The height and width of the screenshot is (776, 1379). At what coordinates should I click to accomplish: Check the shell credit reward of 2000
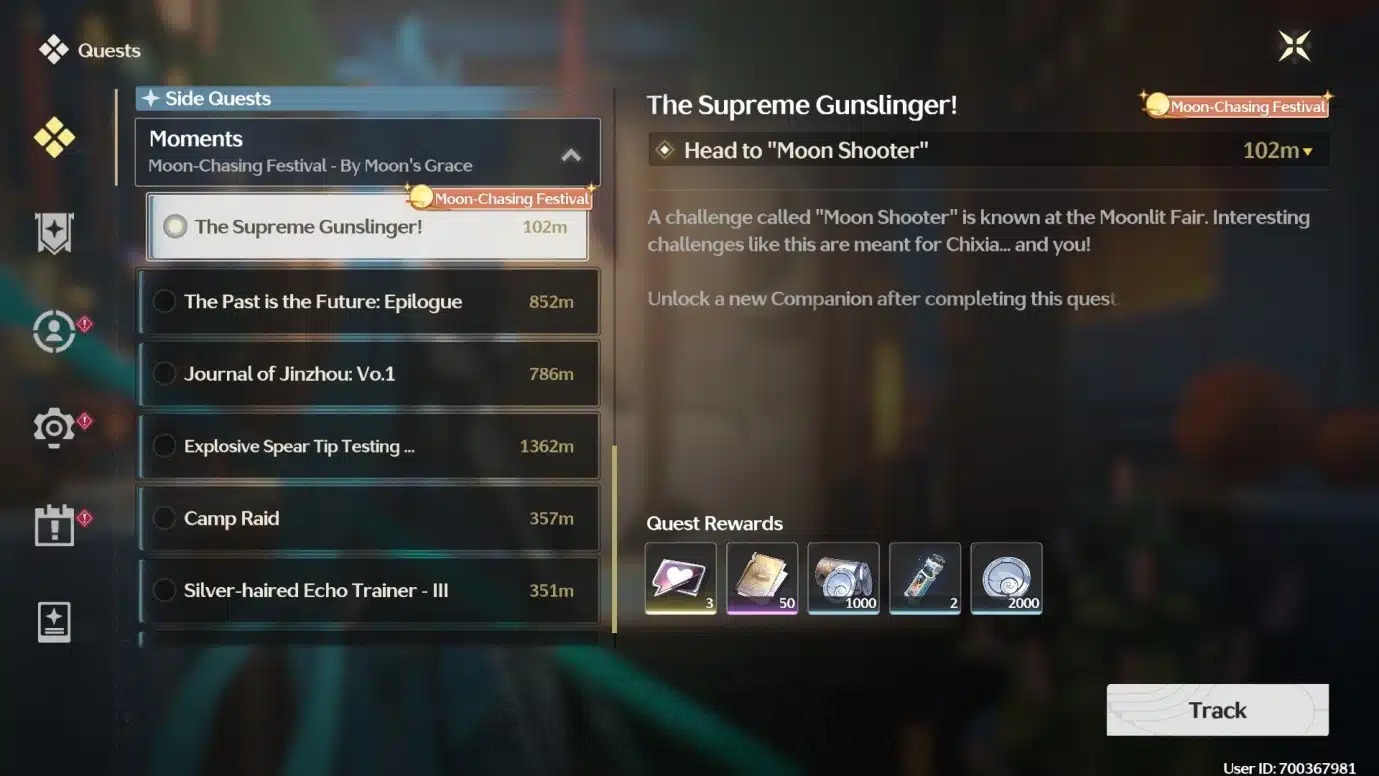(x=1006, y=577)
